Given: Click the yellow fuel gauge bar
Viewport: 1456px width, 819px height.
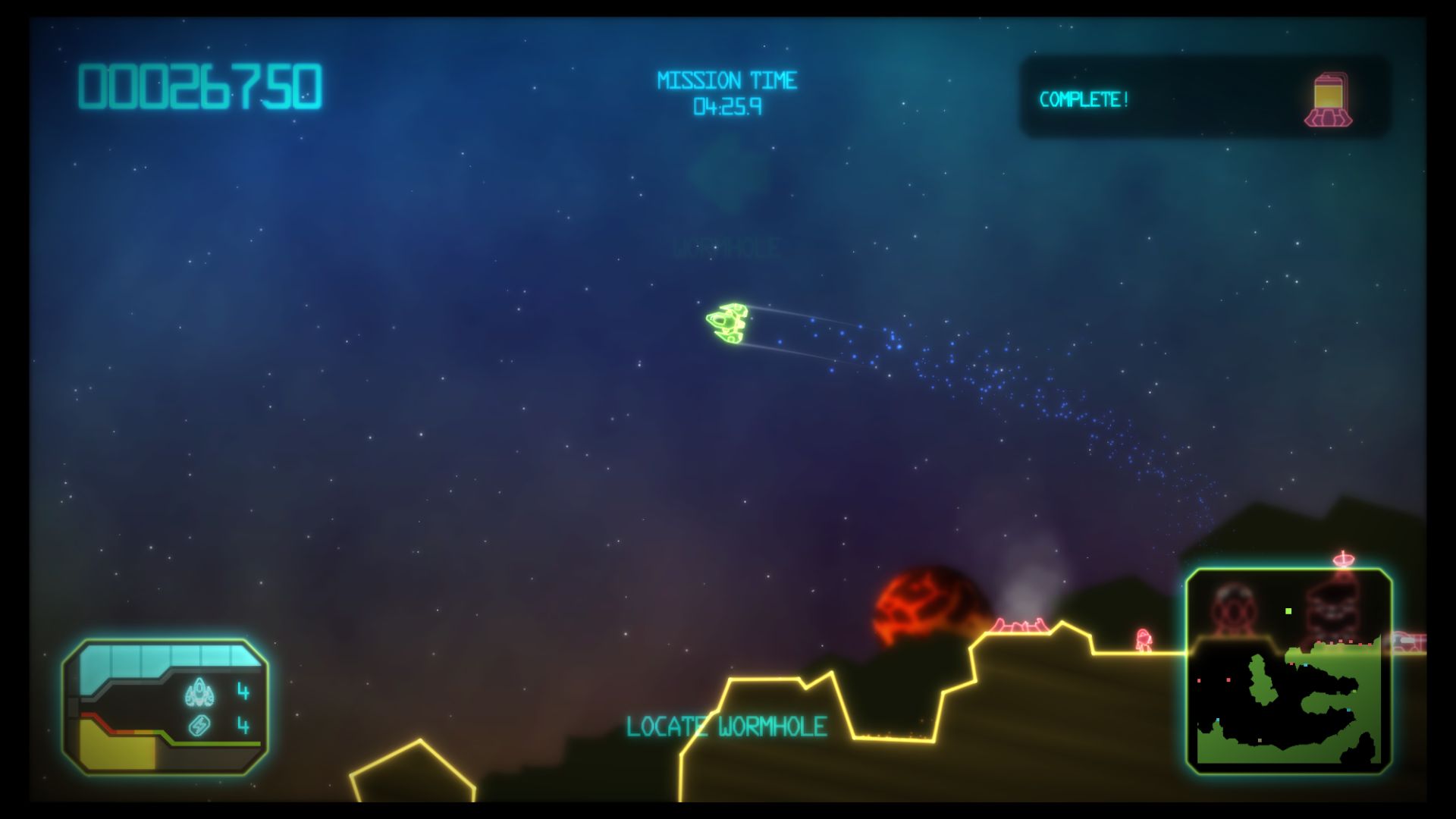Looking at the screenshot, I should tap(114, 751).
